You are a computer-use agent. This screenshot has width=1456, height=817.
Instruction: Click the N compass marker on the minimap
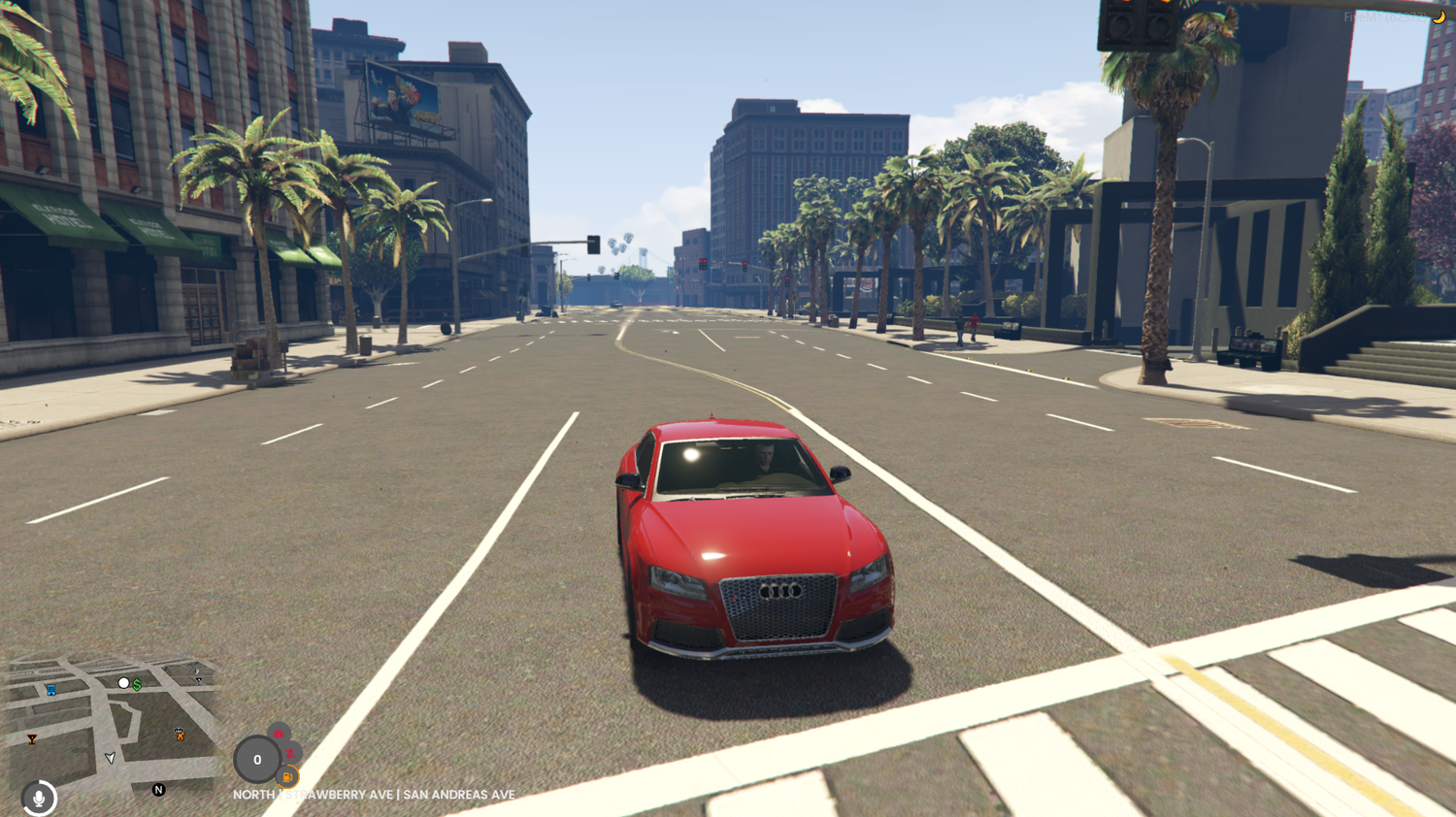159,790
